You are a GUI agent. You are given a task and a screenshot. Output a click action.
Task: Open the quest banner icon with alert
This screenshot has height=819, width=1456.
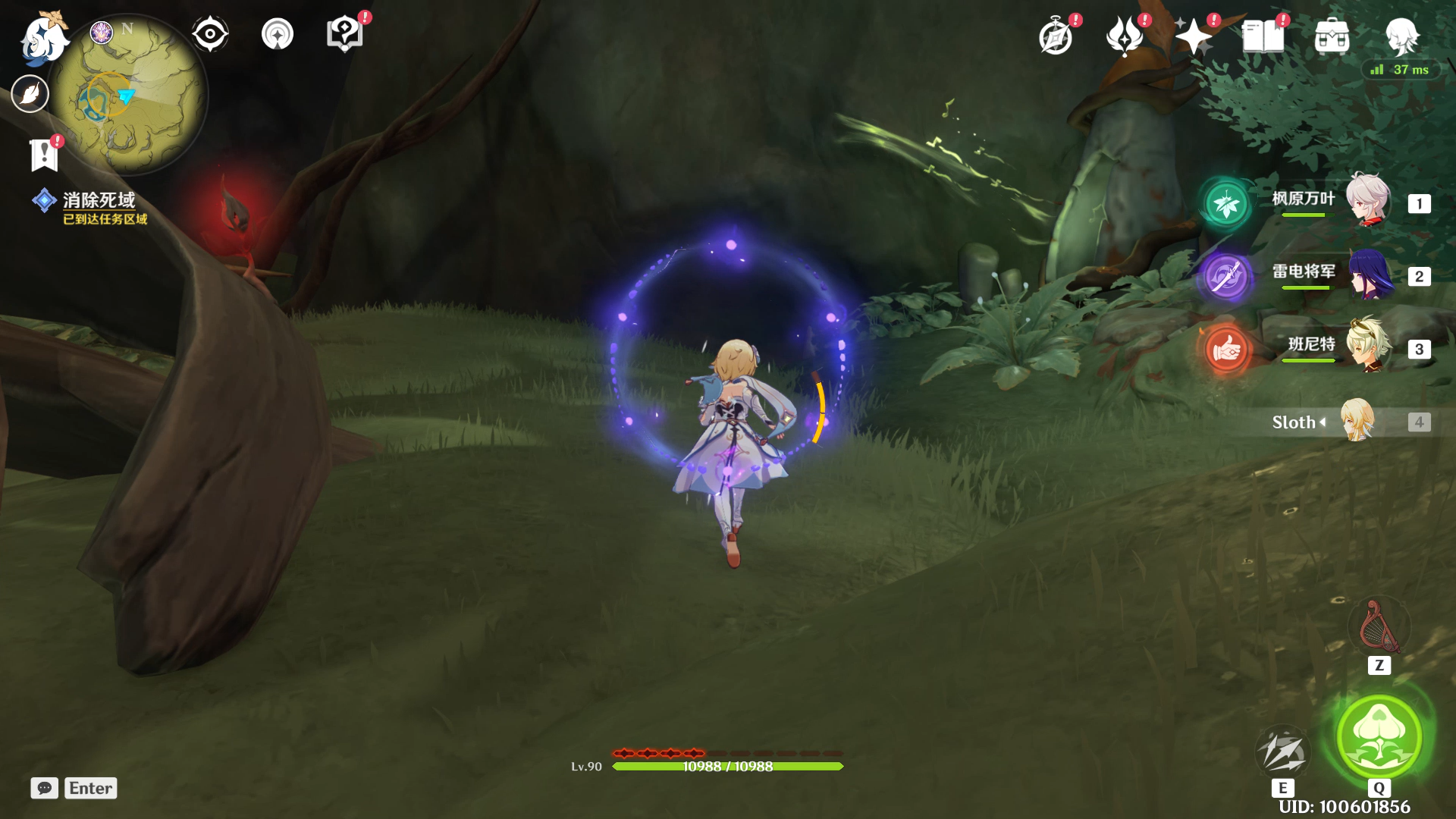tap(44, 155)
